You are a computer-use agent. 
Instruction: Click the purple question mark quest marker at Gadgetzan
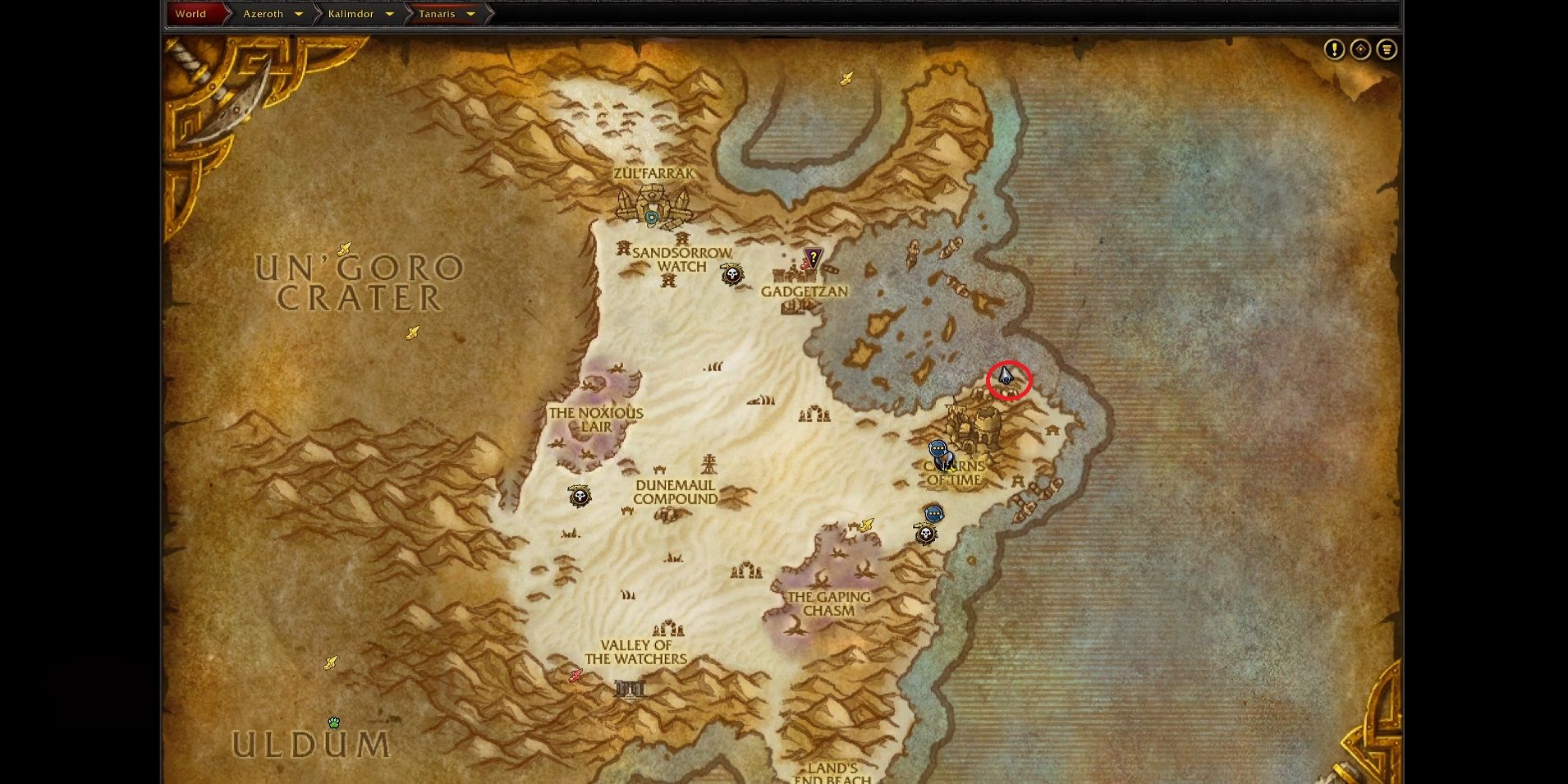(x=813, y=258)
